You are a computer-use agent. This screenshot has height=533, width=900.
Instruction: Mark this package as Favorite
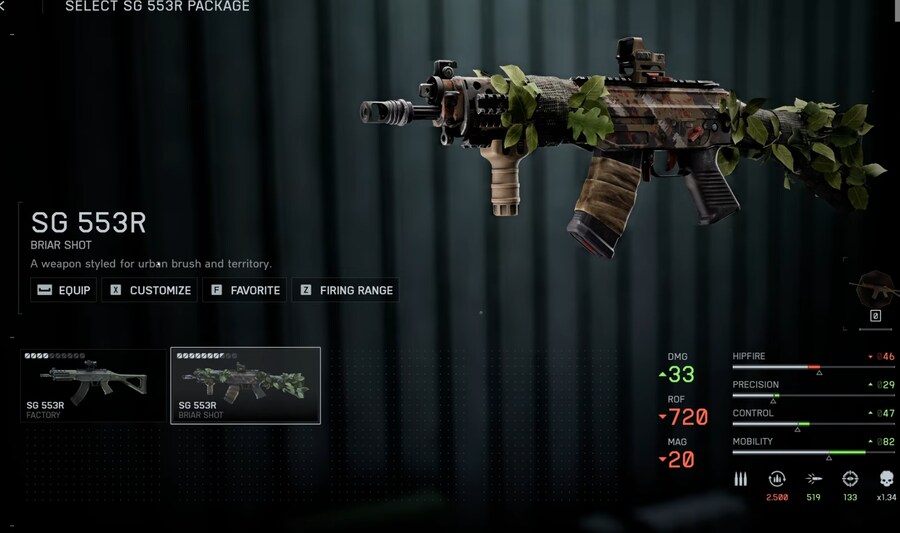(244, 290)
